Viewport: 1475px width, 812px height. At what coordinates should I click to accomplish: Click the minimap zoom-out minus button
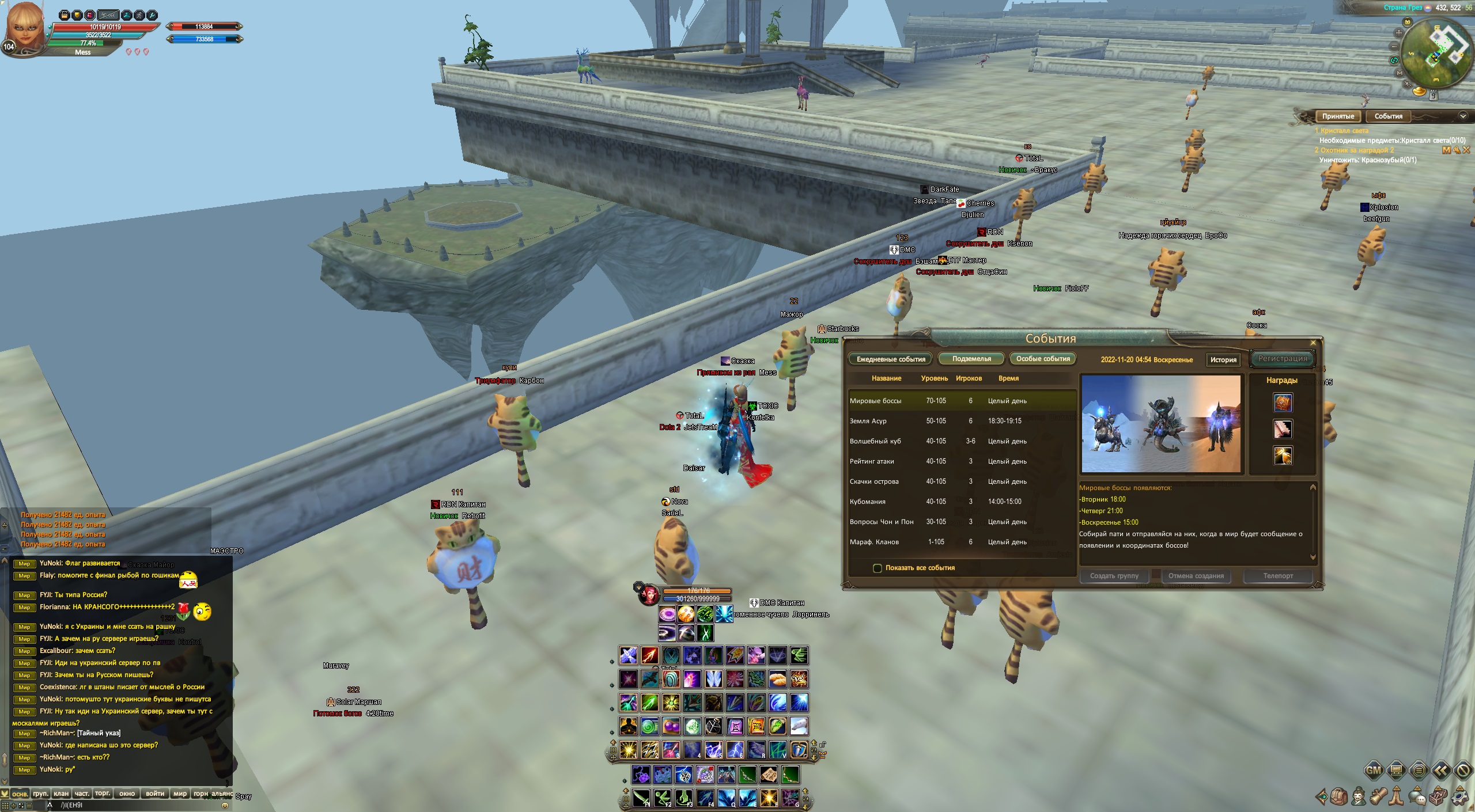coord(1394,47)
